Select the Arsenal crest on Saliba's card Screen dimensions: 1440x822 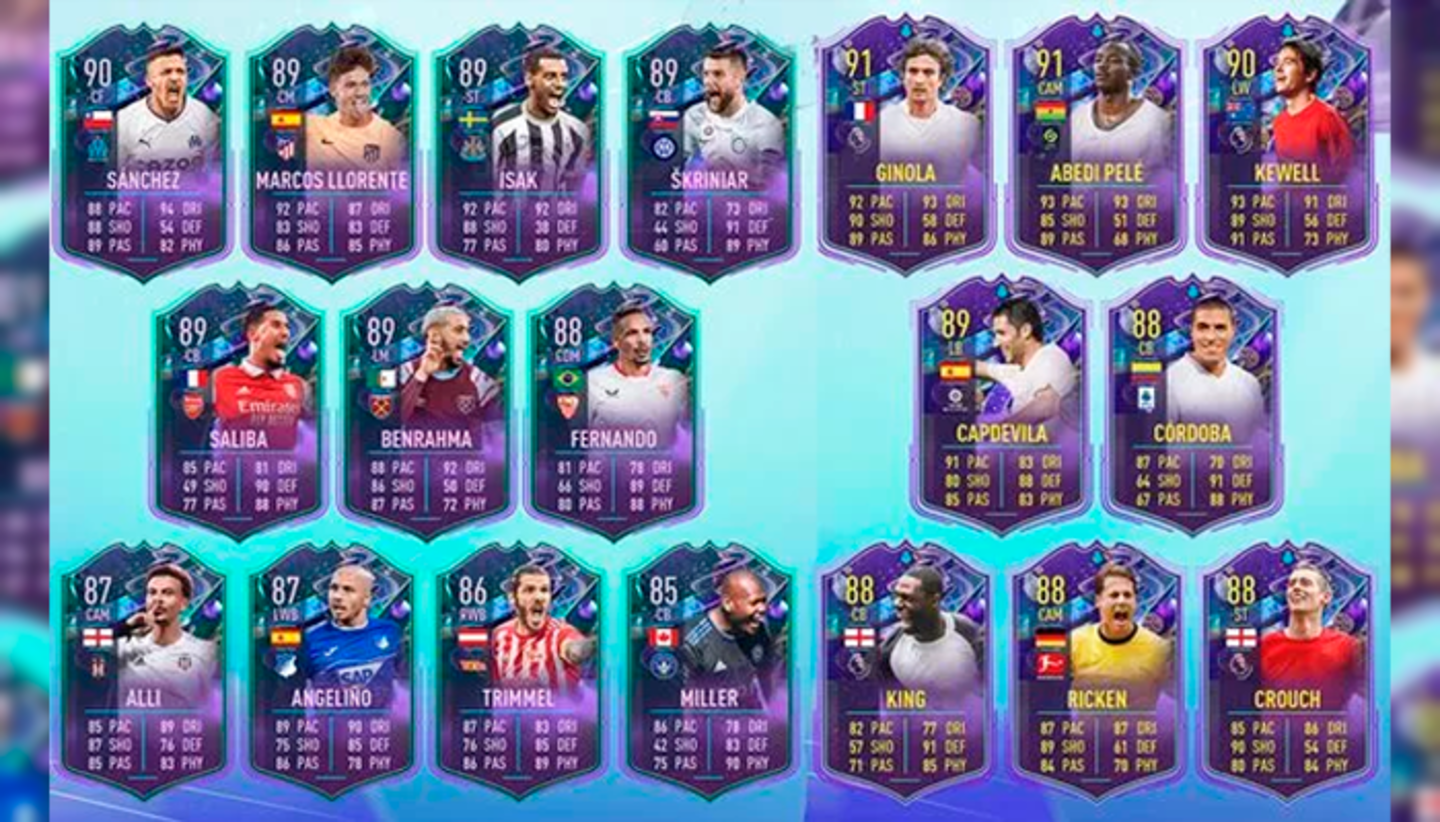[193, 406]
